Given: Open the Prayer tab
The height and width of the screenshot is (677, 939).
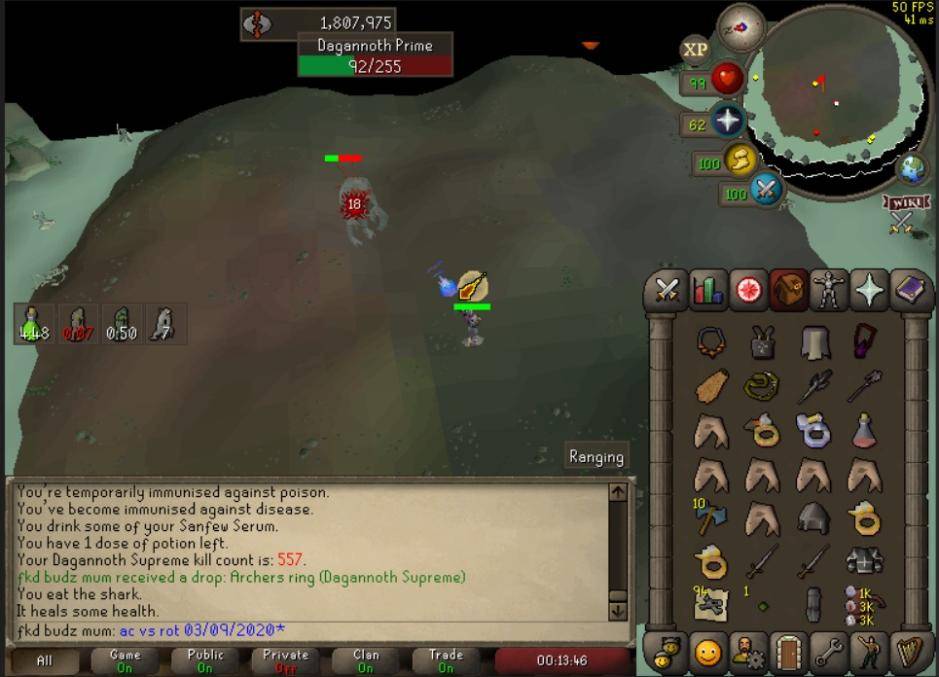Looking at the screenshot, I should [x=869, y=290].
